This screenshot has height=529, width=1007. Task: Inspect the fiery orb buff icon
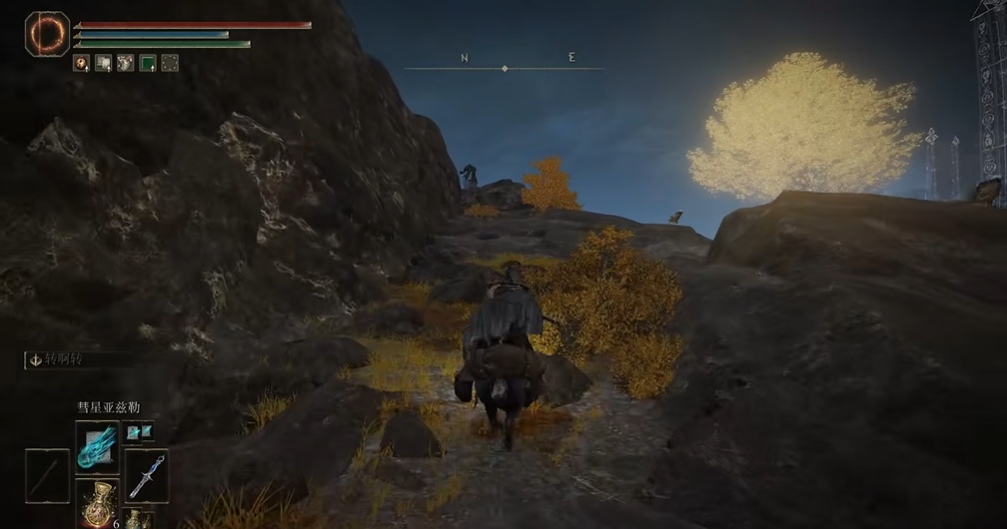pyautogui.click(x=82, y=63)
